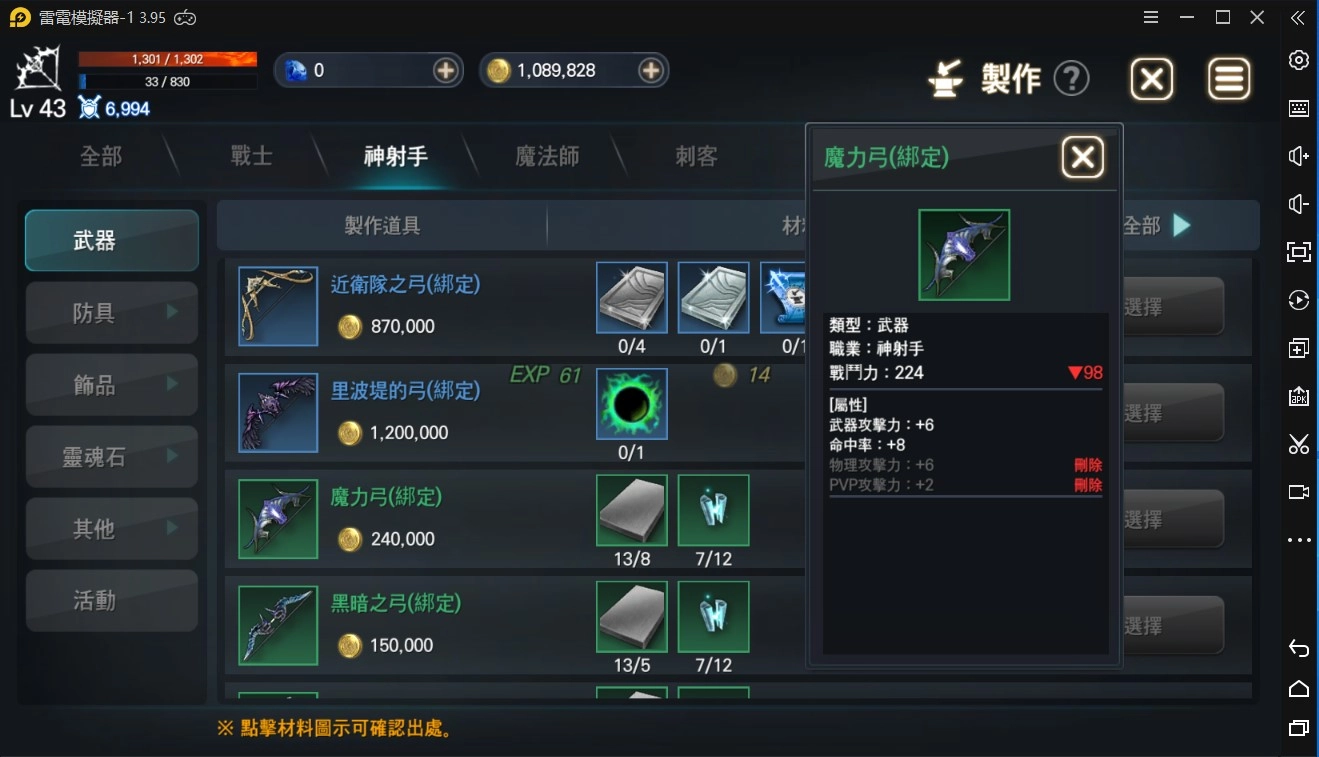Click 剛除 next to 物理攻擊力 attribute
Screen dimensions: 1319x757
(1090, 465)
